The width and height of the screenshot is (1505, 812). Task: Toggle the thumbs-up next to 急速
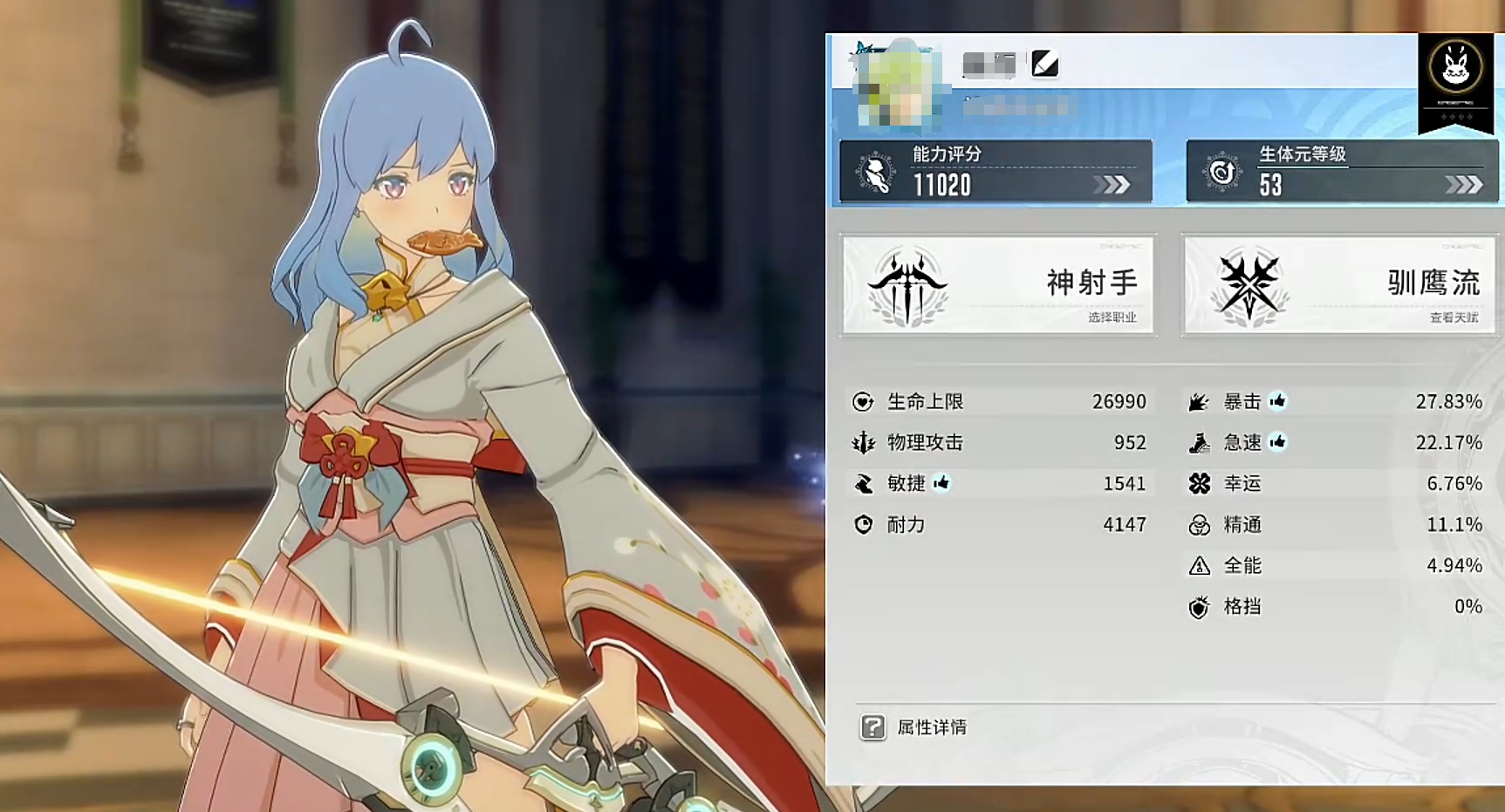click(1279, 442)
